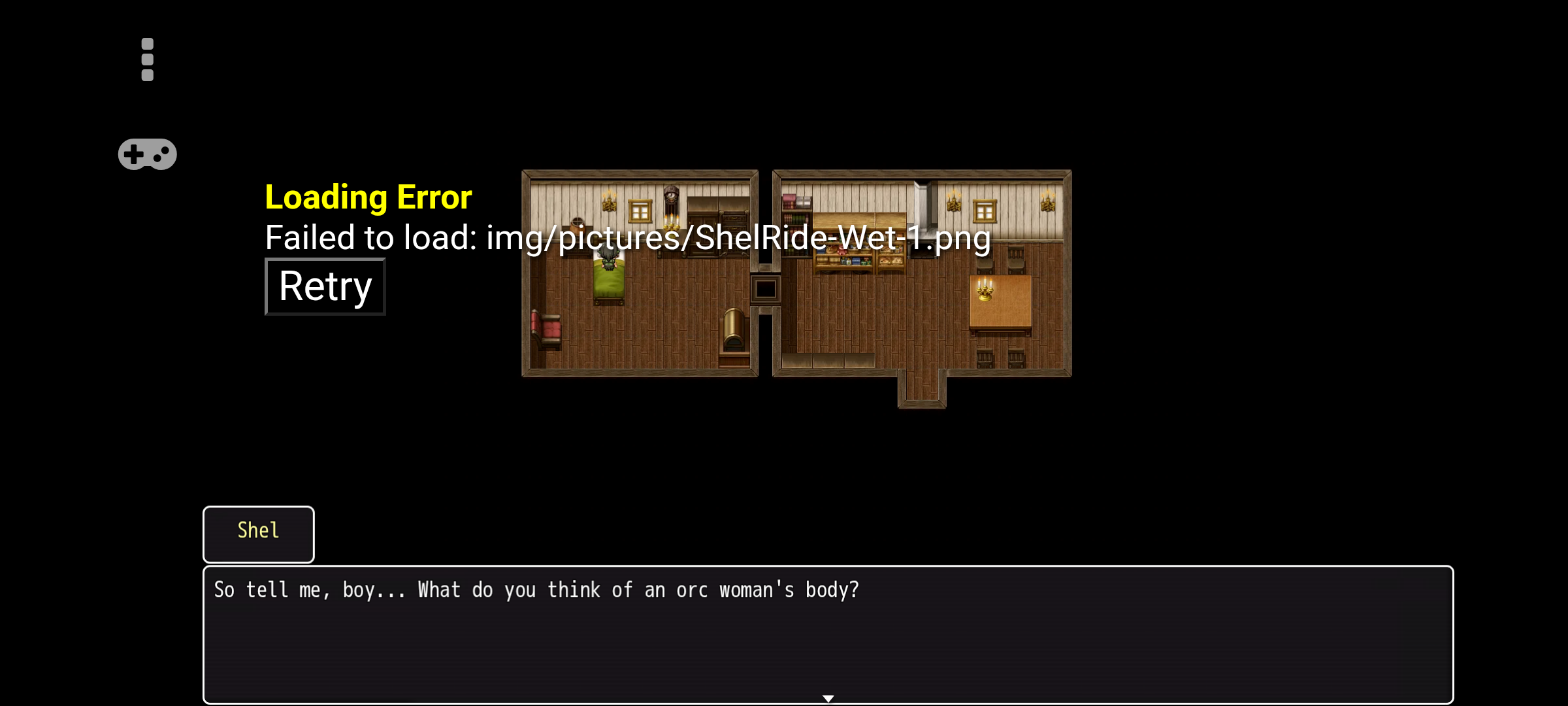Open the three-dot overflow menu
The width and height of the screenshot is (1568, 706).
(148, 59)
